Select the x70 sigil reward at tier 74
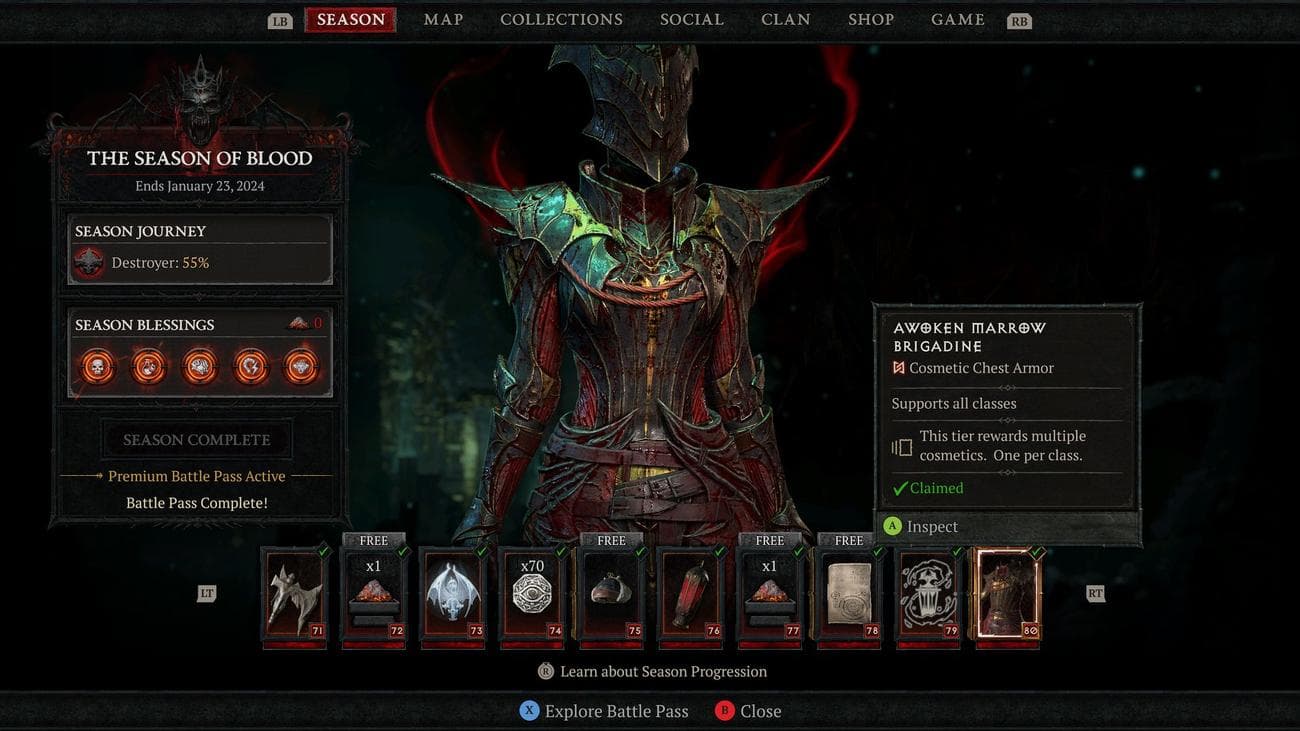This screenshot has width=1300, height=731. (532, 595)
